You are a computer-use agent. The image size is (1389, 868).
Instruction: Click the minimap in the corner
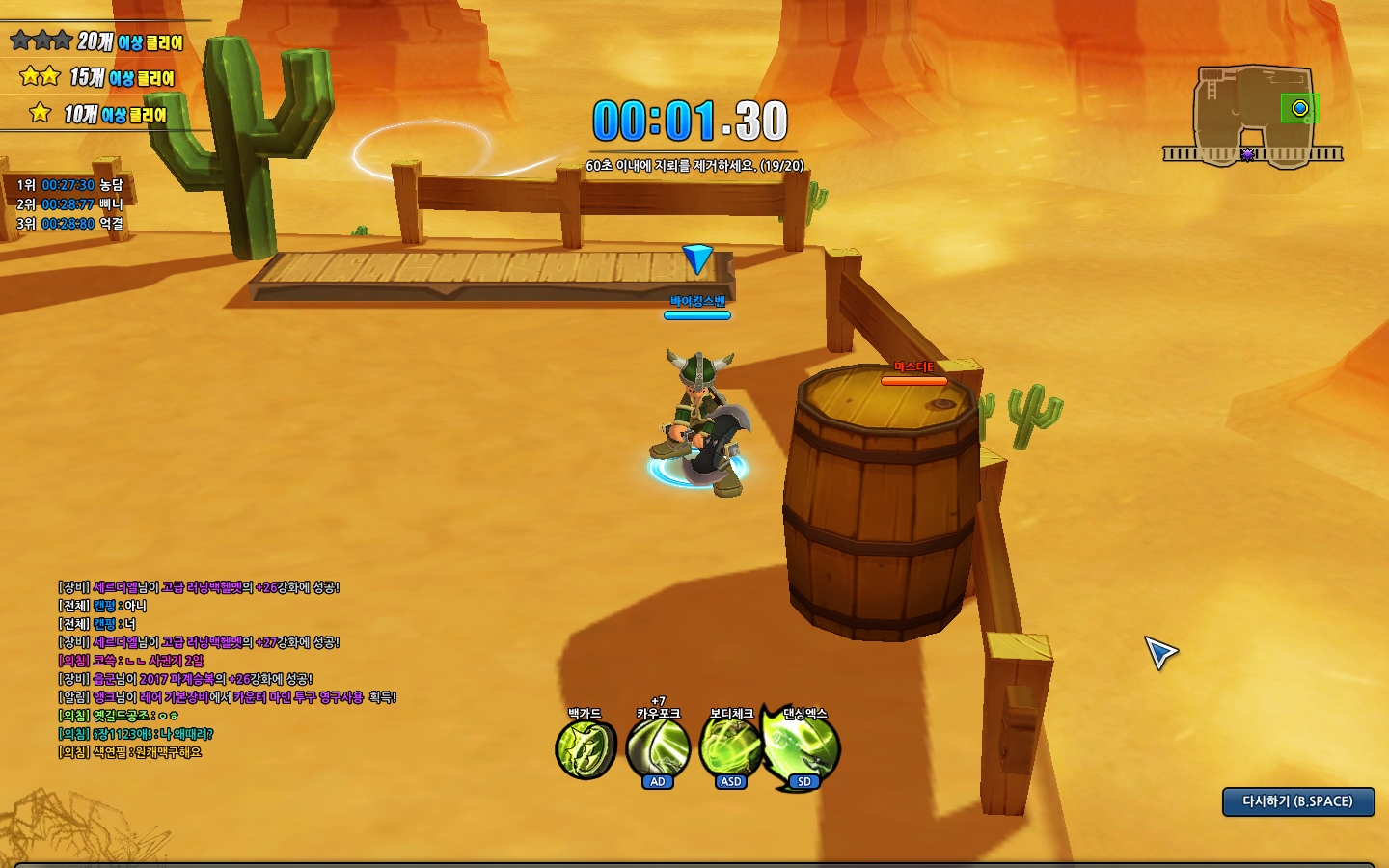1253,116
